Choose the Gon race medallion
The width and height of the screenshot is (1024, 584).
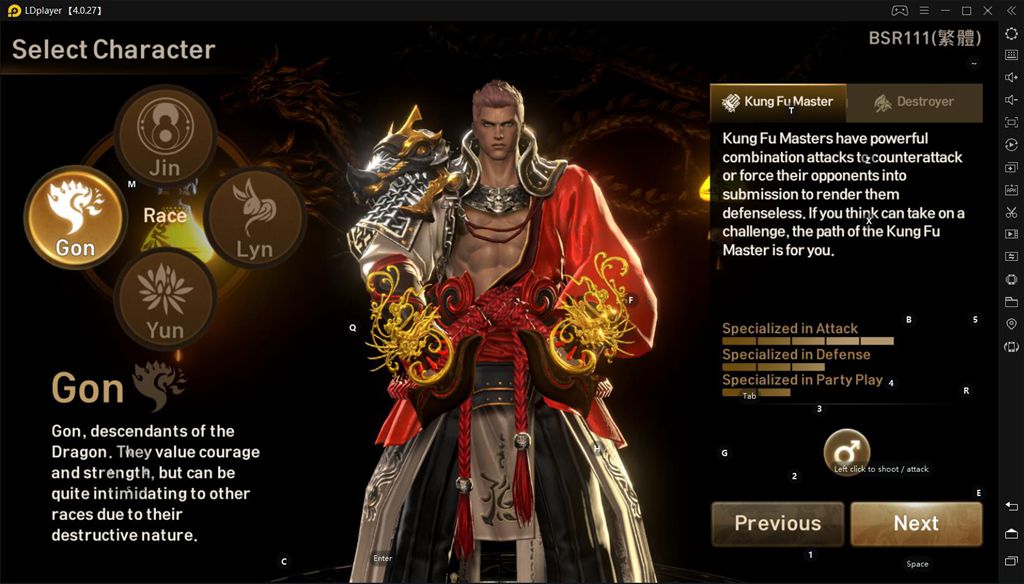click(74, 217)
